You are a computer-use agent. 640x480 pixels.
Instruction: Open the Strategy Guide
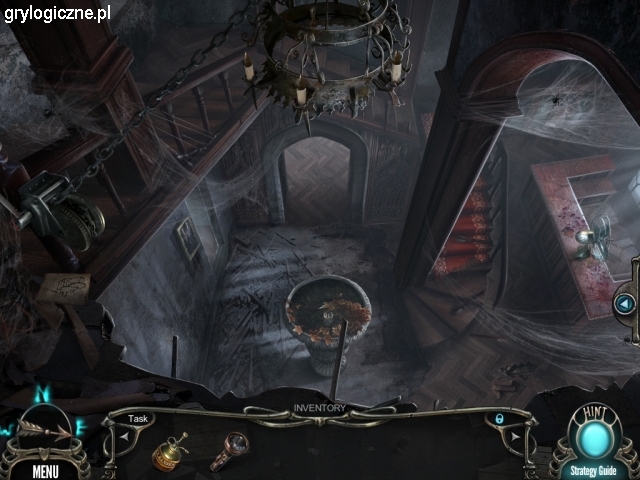(594, 469)
